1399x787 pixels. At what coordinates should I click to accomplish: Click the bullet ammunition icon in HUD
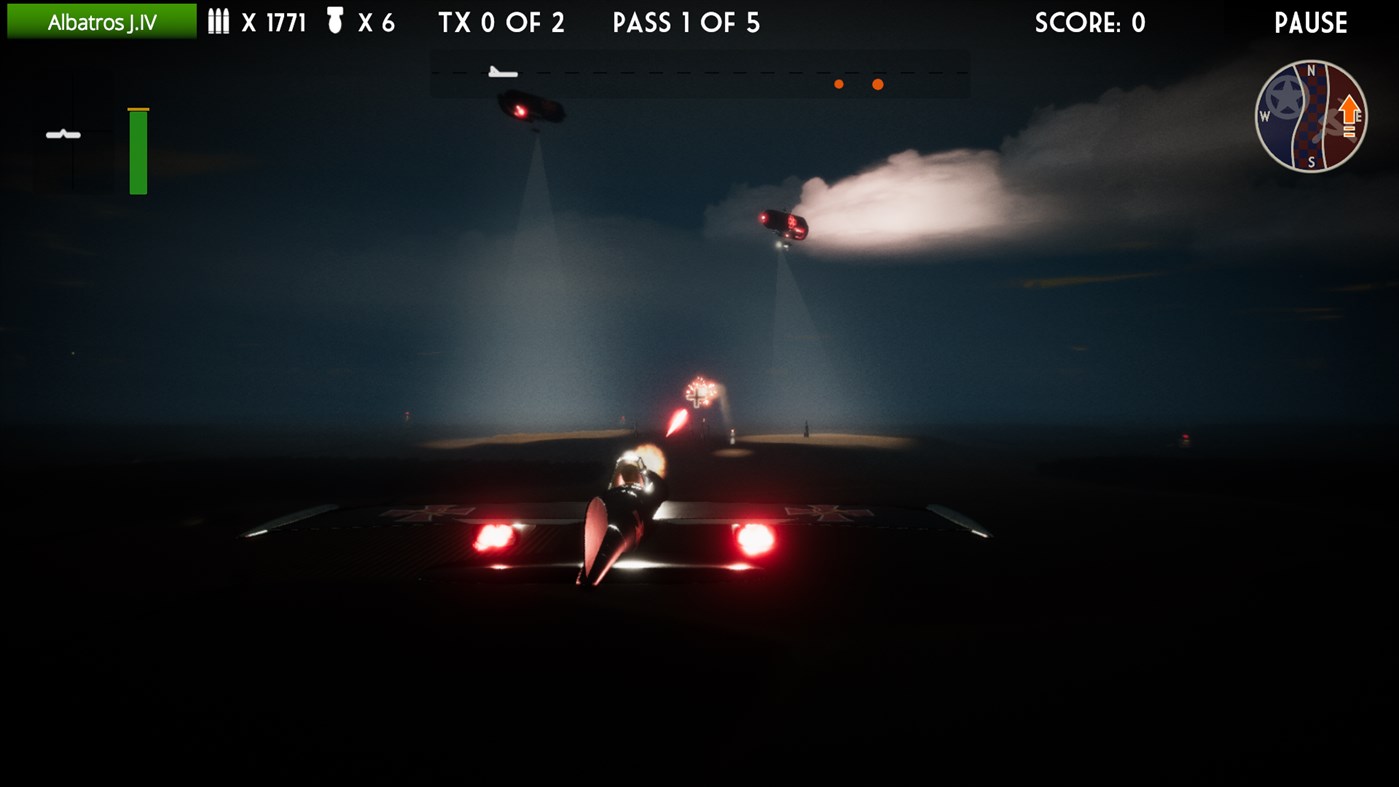218,22
